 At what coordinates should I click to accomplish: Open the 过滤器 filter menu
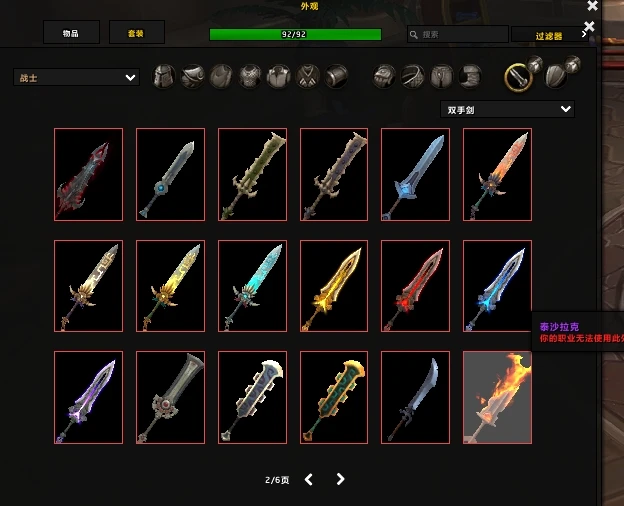[549, 35]
